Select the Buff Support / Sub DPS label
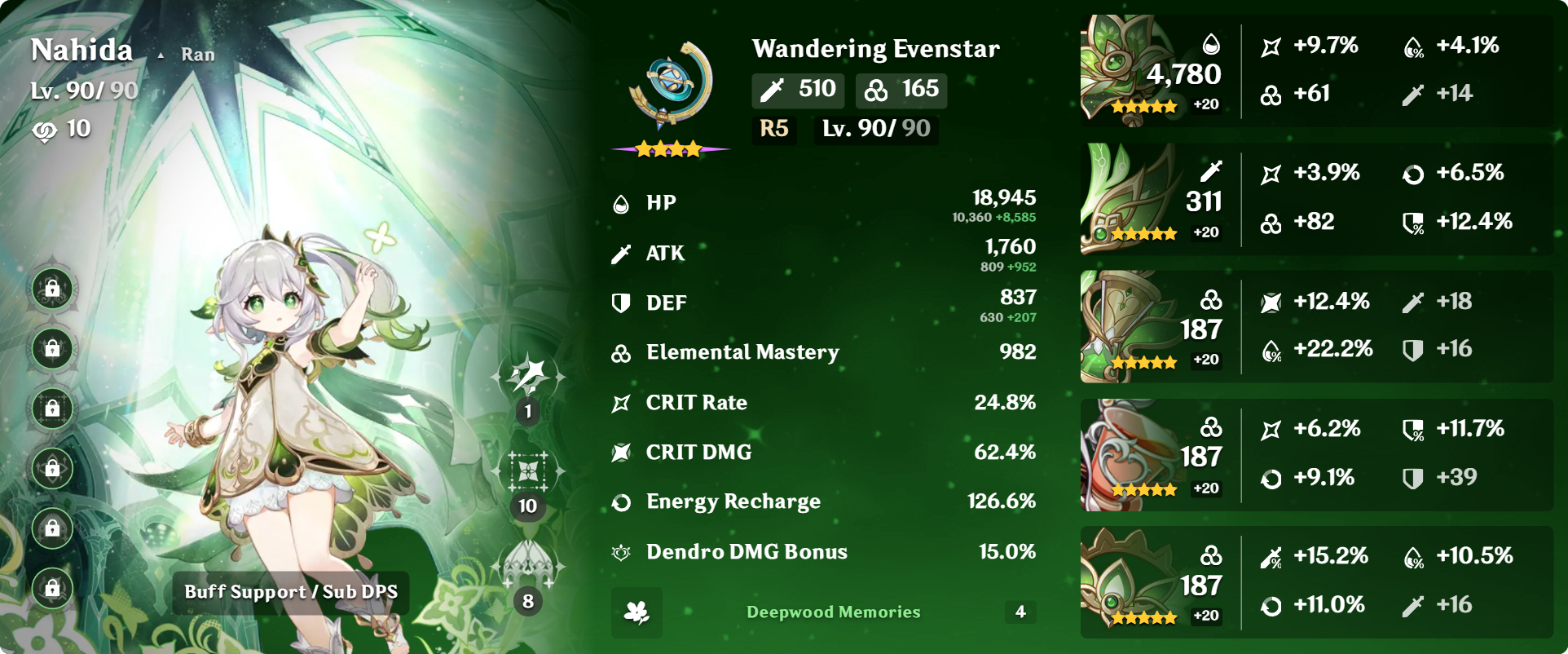This screenshot has height=654, width=1568. [291, 592]
